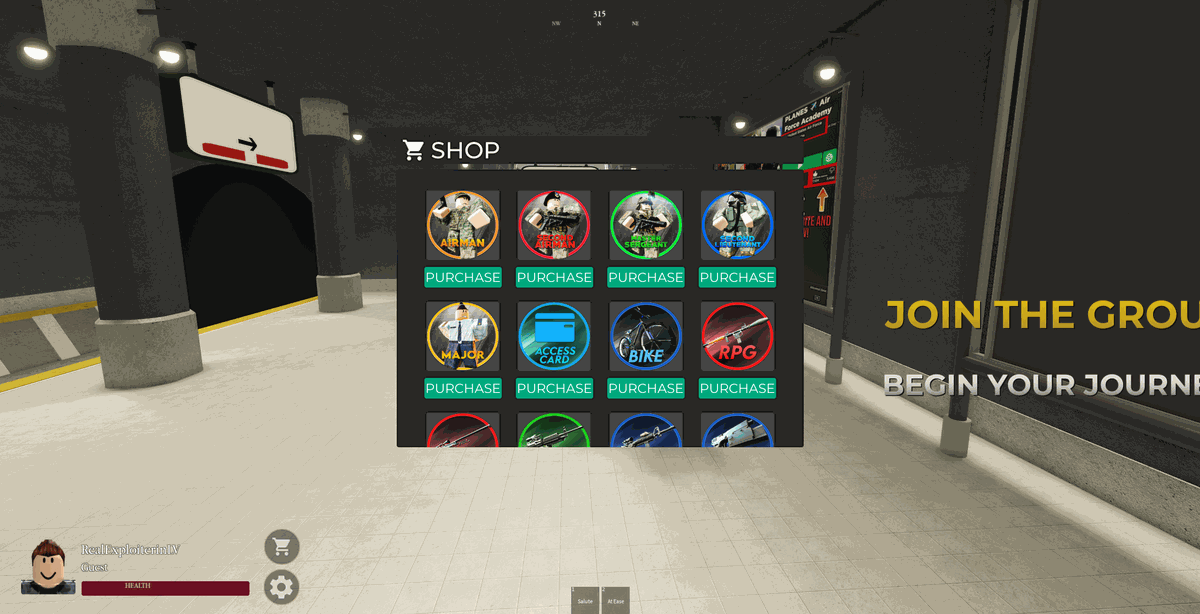Buy the Second Airman rank
1200x614 pixels.
pyautogui.click(x=554, y=277)
